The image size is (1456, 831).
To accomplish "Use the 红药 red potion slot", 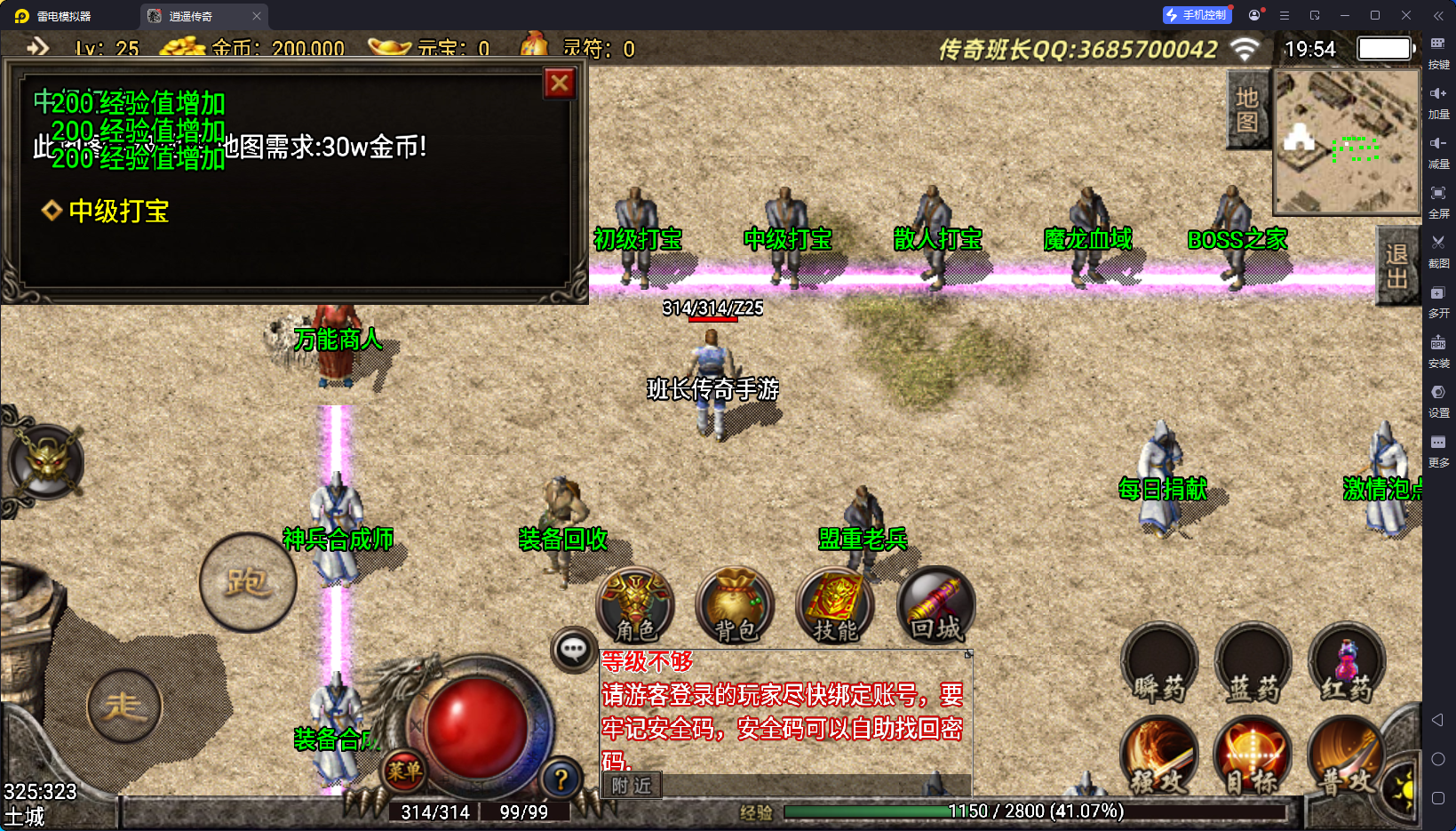I will [1346, 665].
